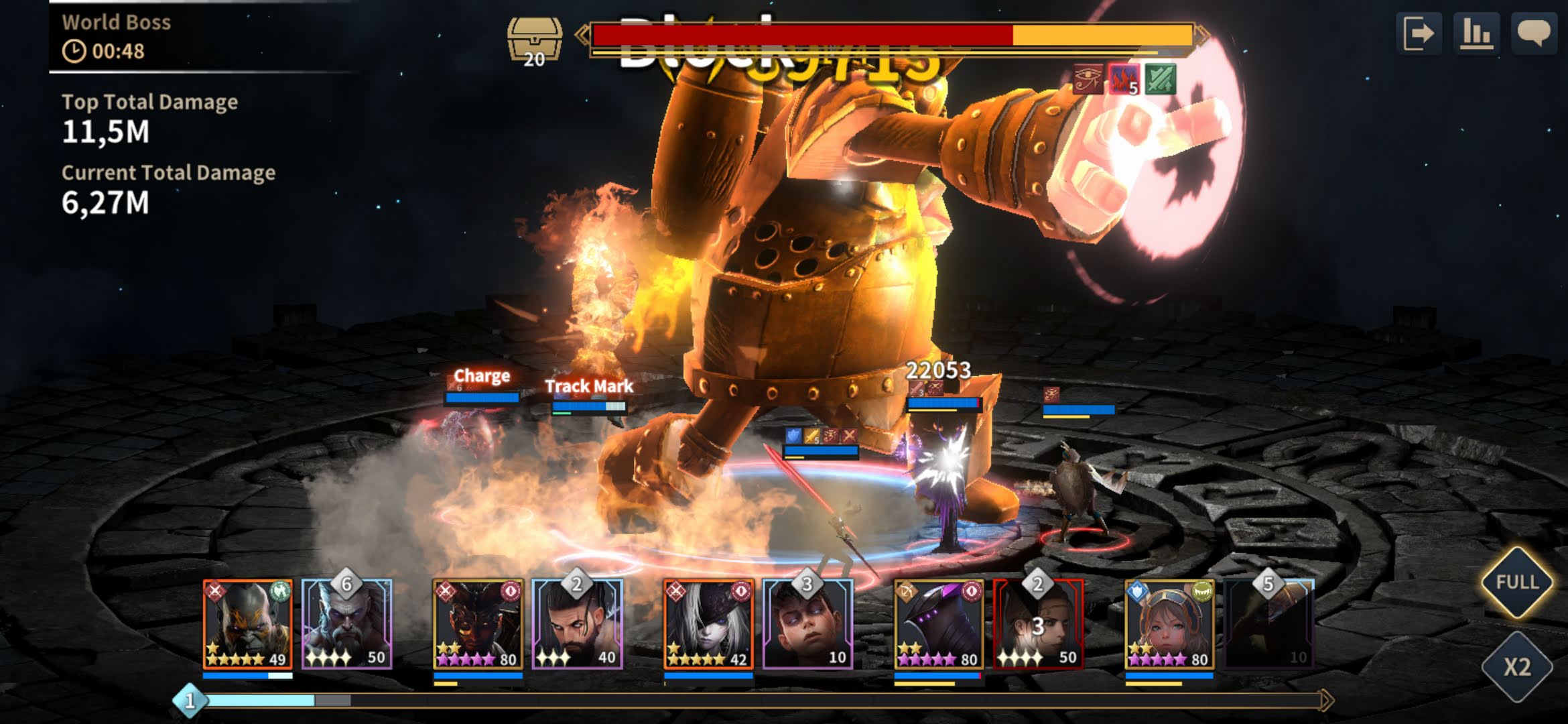Use the bearded man skill card level 40
This screenshot has width=1568, height=724.
coord(577,625)
